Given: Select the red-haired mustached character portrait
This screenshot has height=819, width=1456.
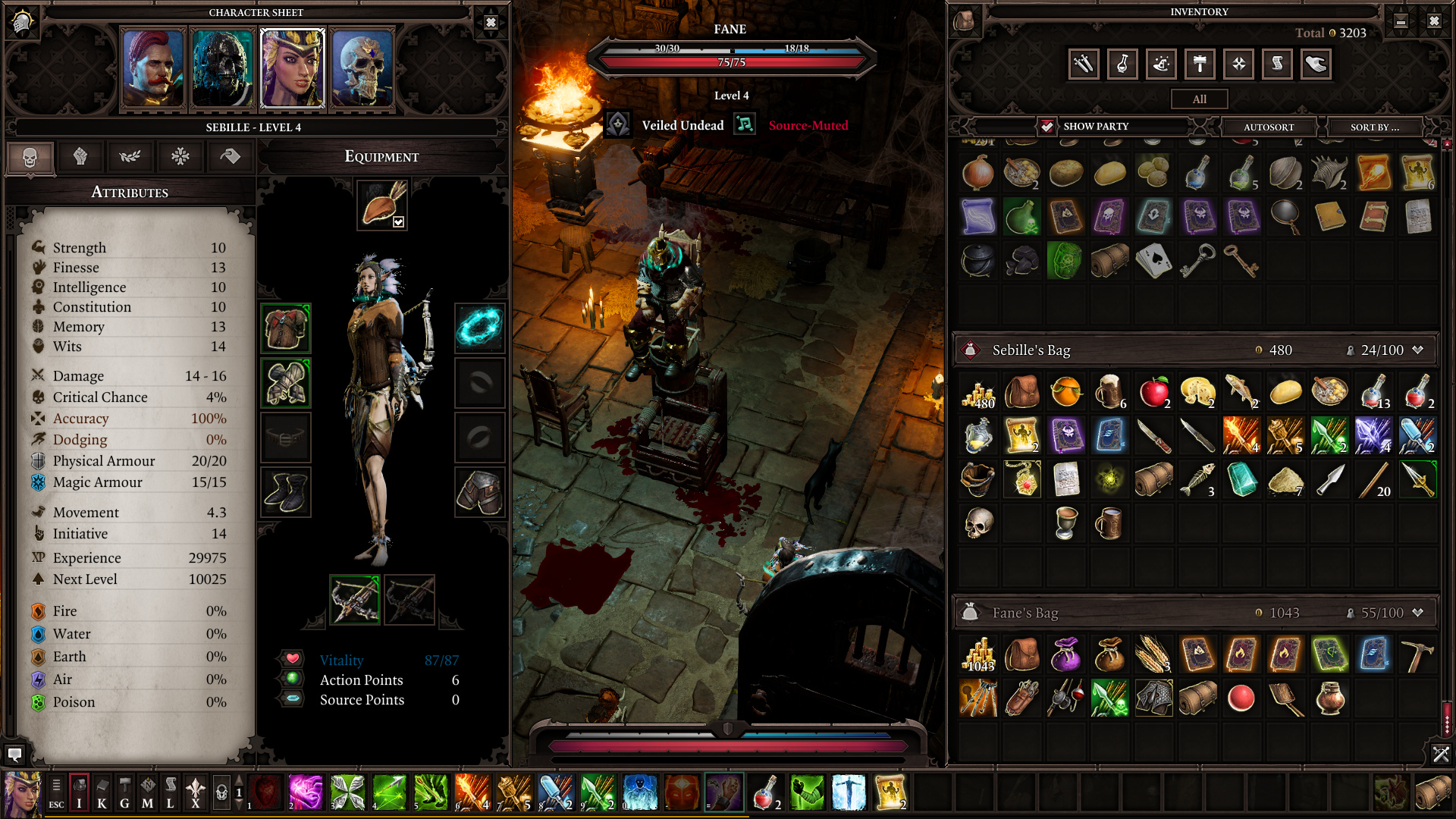Looking at the screenshot, I should [x=153, y=69].
